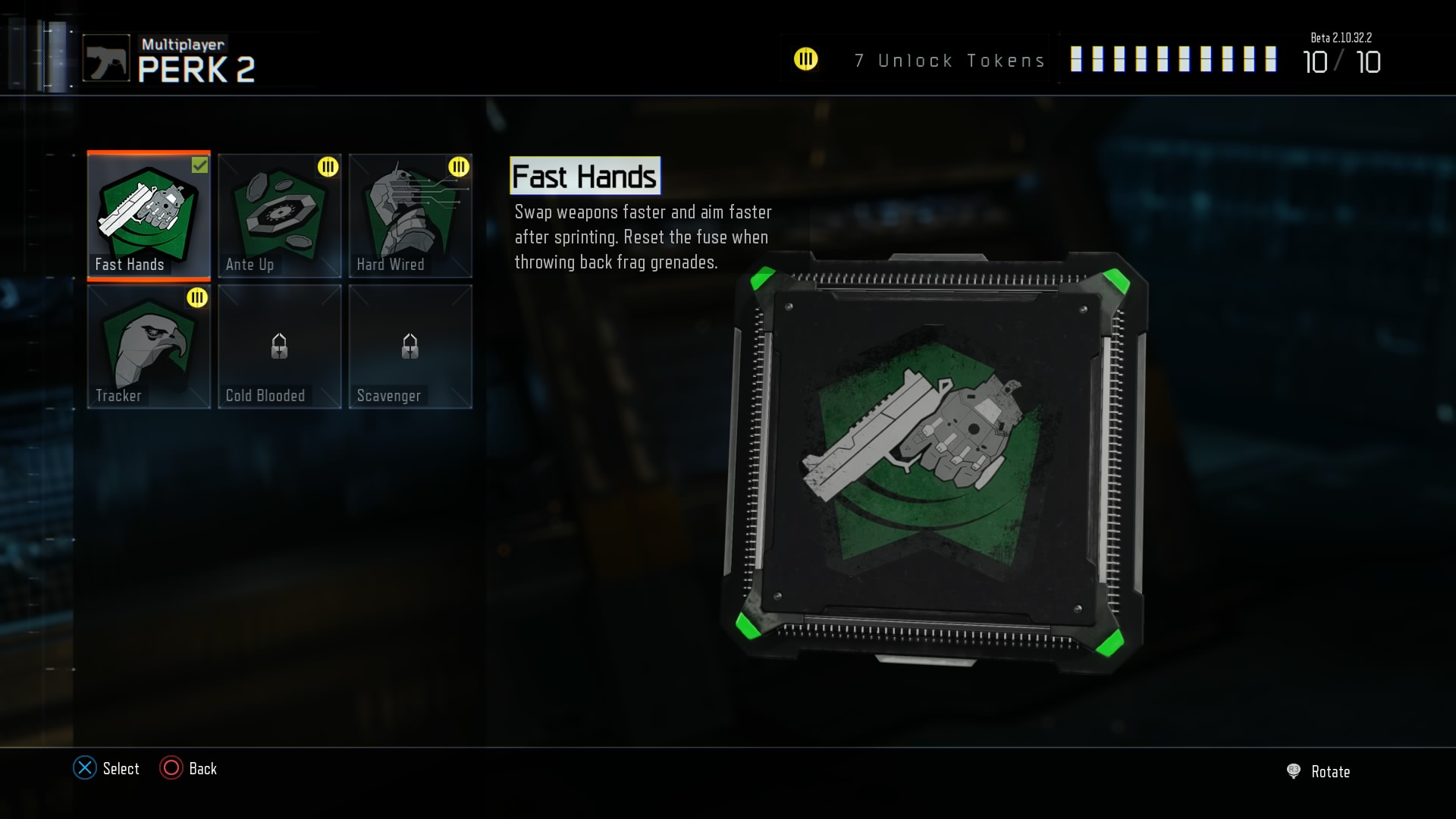Pick the Hard Wired perk tile
This screenshot has width=1456, height=819.
click(410, 215)
